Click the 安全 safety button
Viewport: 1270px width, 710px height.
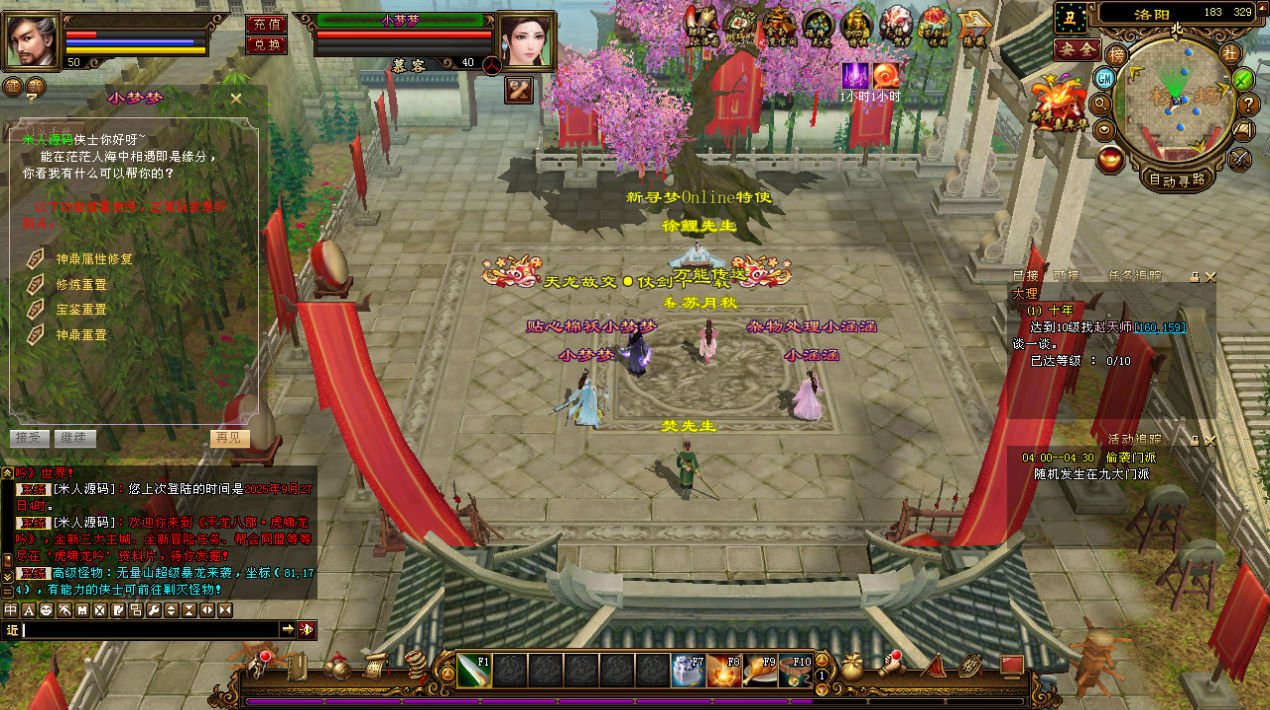(1077, 49)
